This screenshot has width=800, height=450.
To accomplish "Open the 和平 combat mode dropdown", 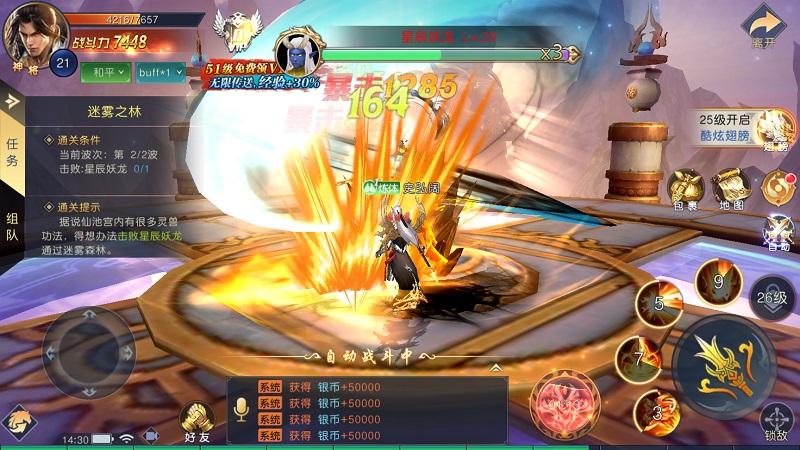I will [x=104, y=73].
